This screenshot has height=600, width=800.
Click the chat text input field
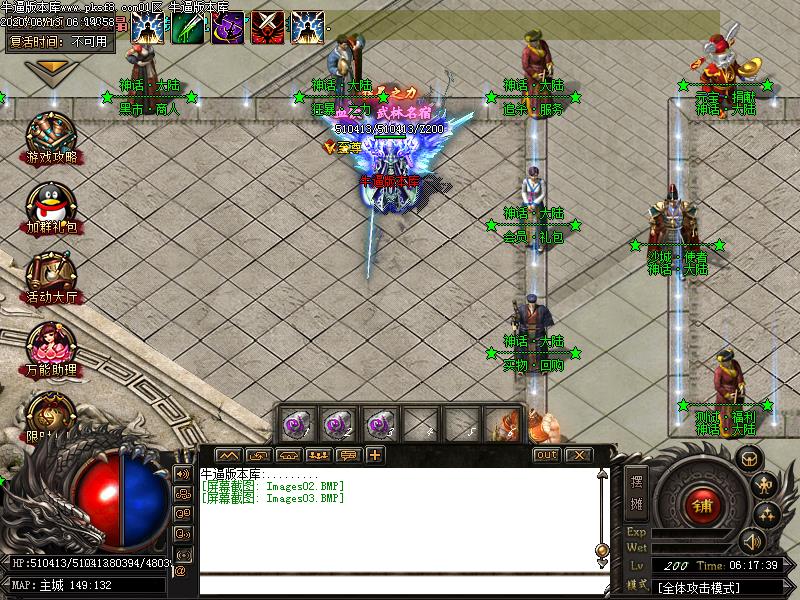coord(400,586)
